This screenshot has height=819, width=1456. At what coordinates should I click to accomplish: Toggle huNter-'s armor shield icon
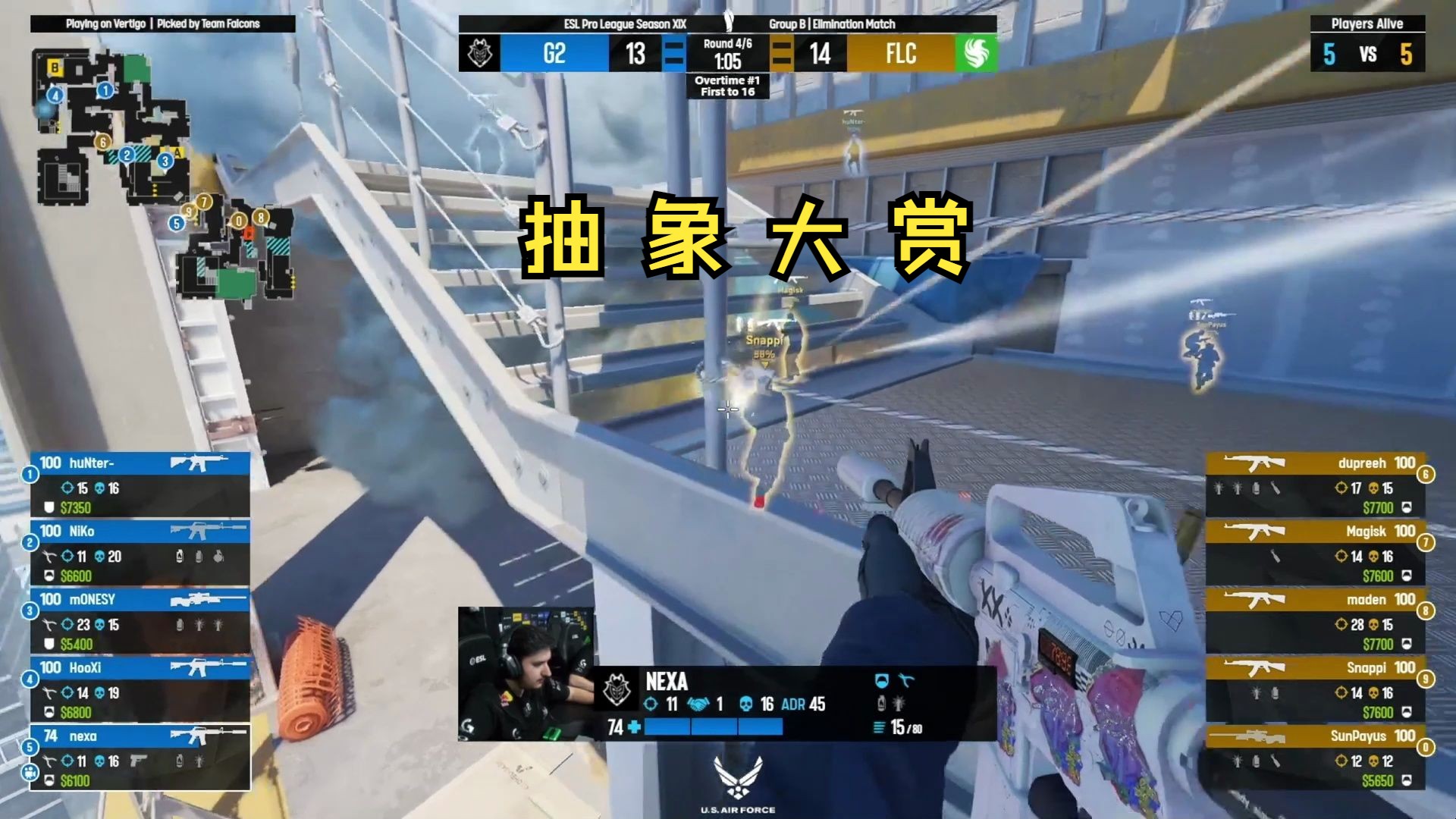49,507
